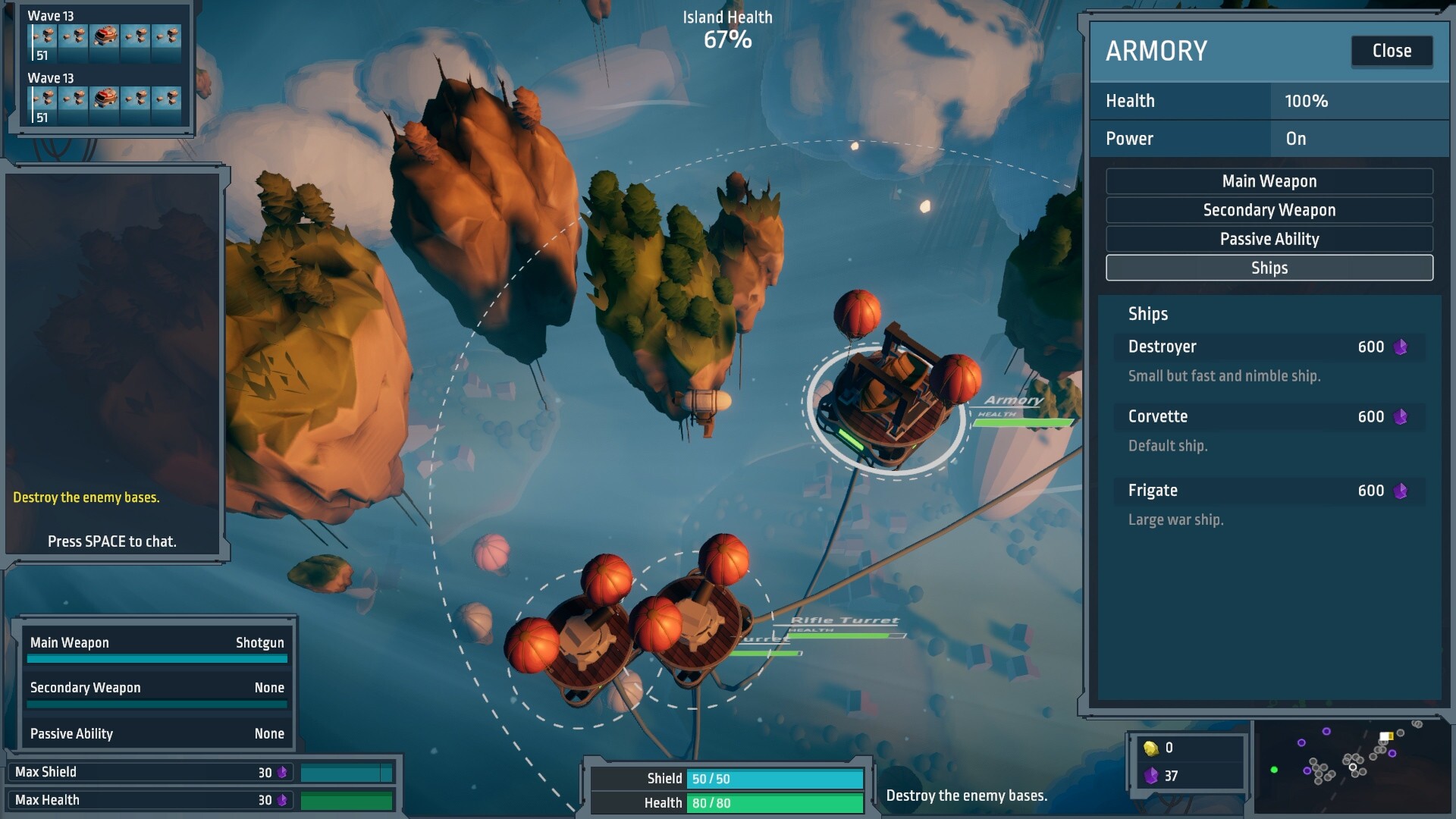Click the crystal icon next to Destroyer's 600 price

(x=1400, y=347)
